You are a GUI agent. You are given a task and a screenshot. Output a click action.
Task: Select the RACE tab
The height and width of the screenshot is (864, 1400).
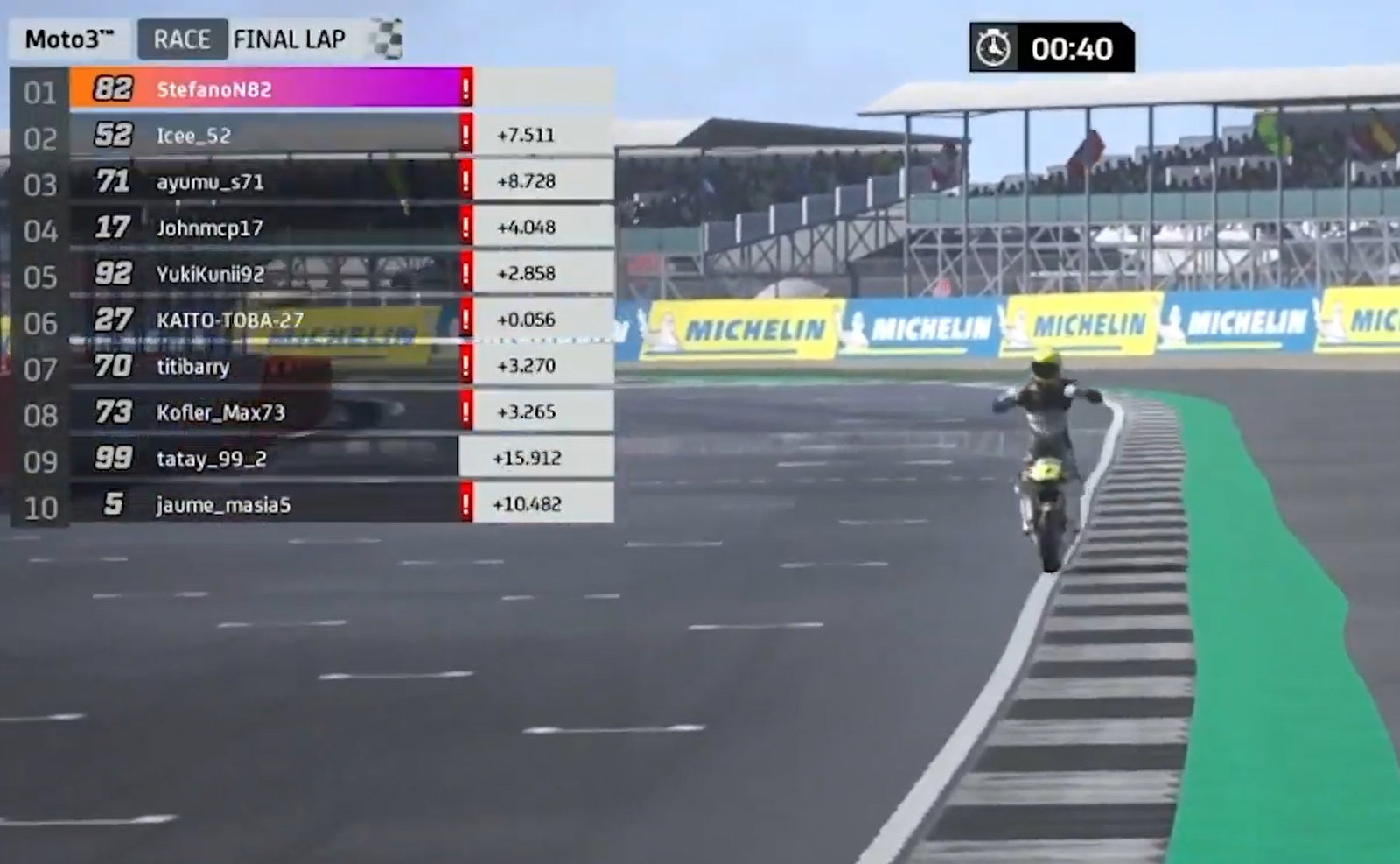(182, 39)
